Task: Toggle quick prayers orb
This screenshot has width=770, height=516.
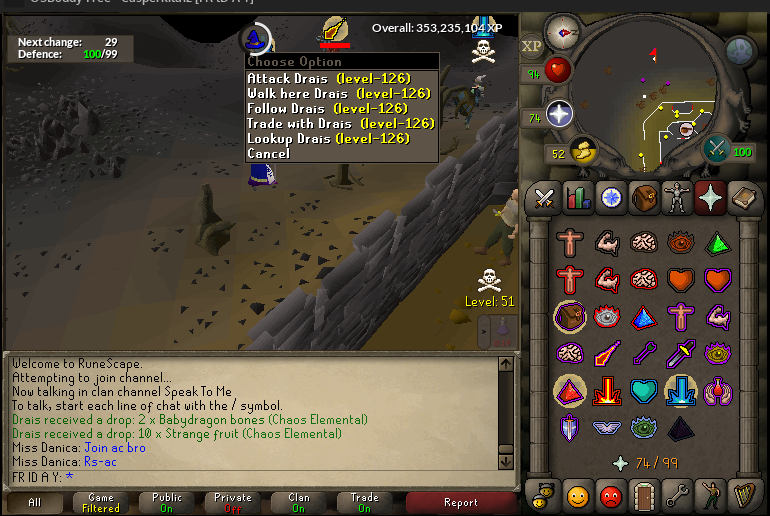Action: point(557,114)
